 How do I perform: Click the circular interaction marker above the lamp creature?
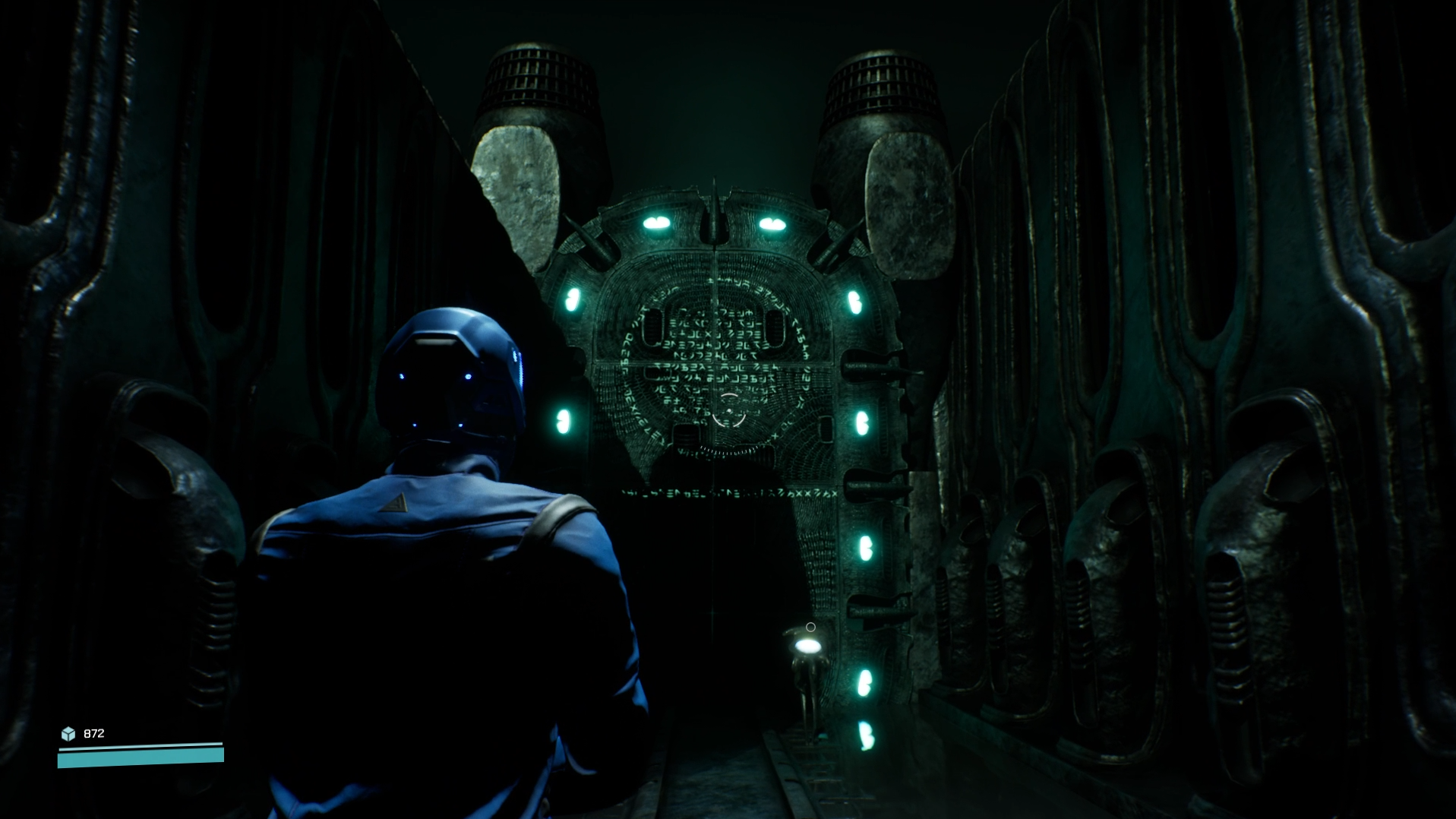coord(811,625)
